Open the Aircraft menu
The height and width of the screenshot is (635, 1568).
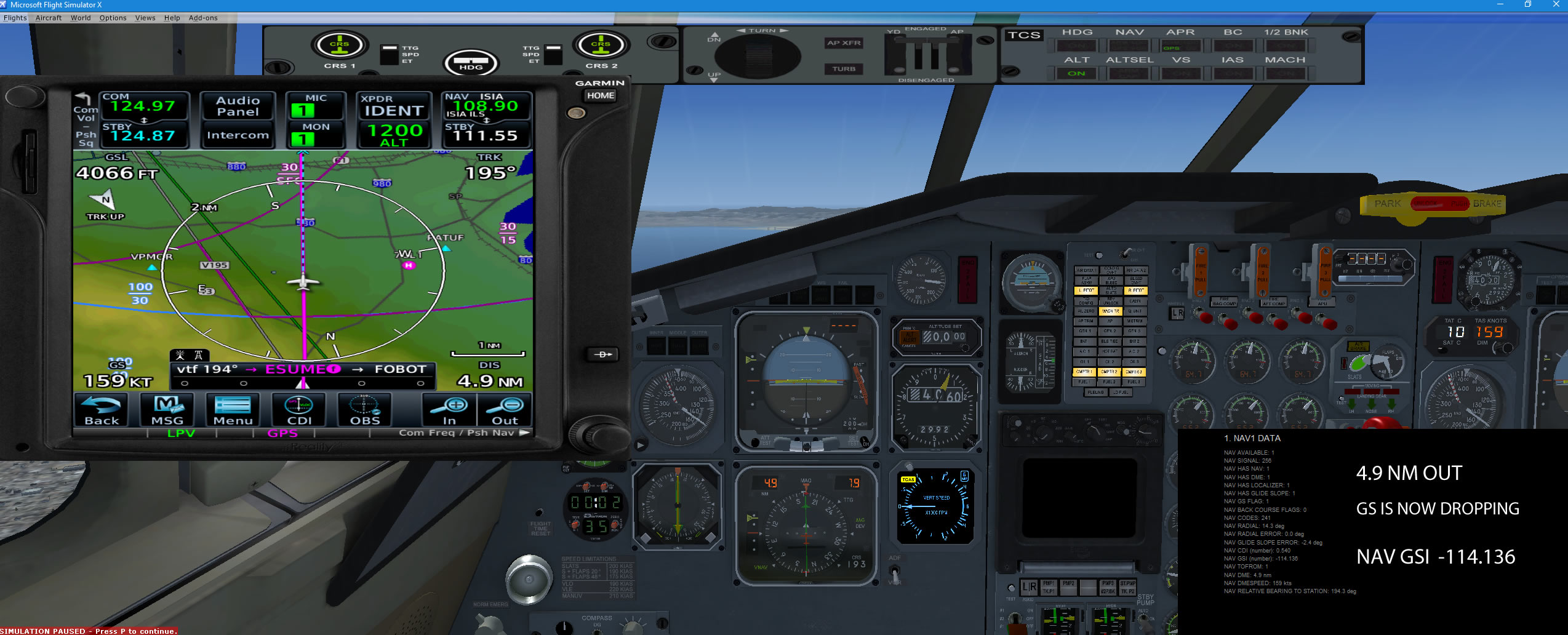[x=49, y=18]
